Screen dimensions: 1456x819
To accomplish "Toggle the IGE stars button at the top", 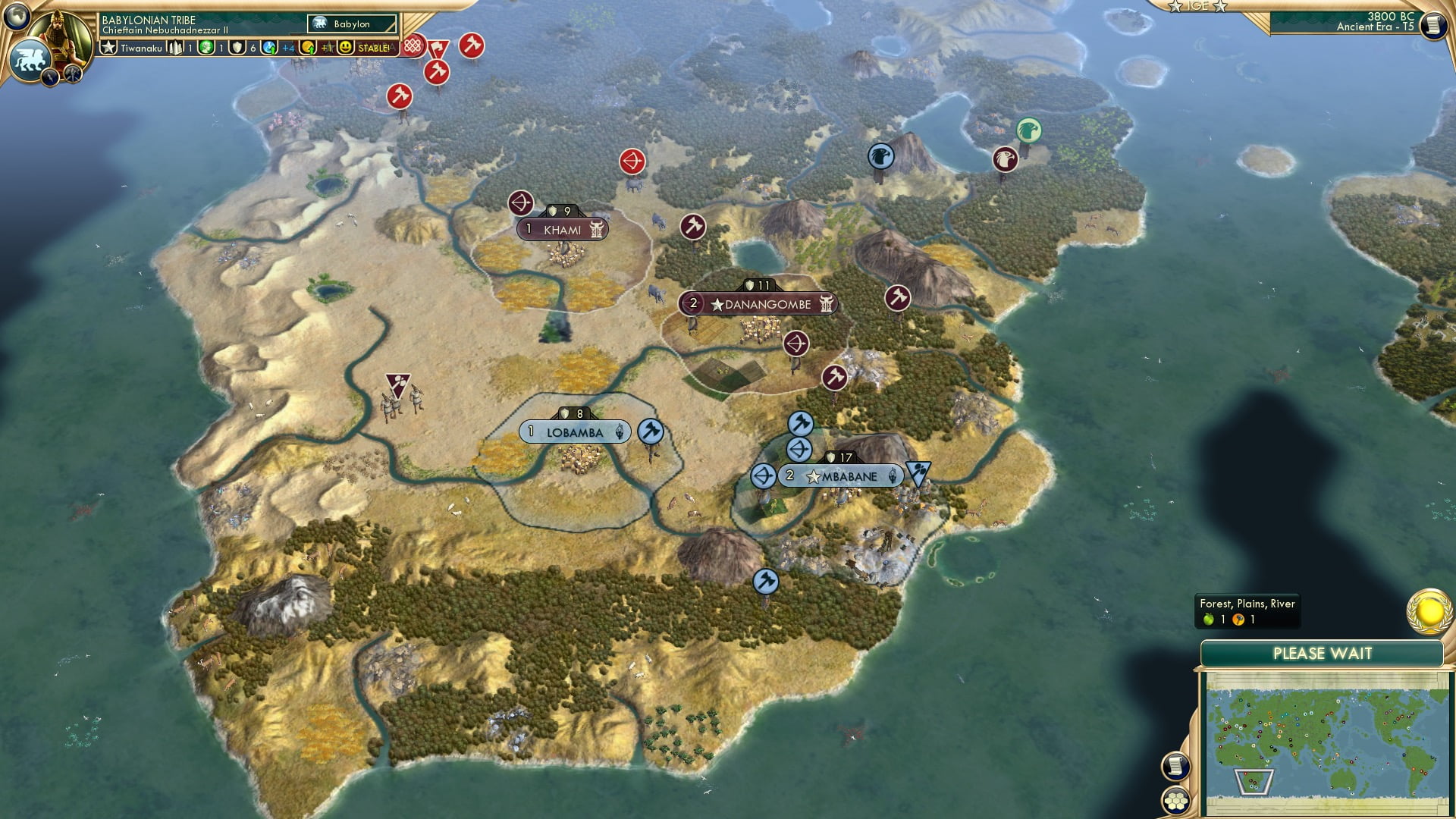I will click(x=1200, y=6).
